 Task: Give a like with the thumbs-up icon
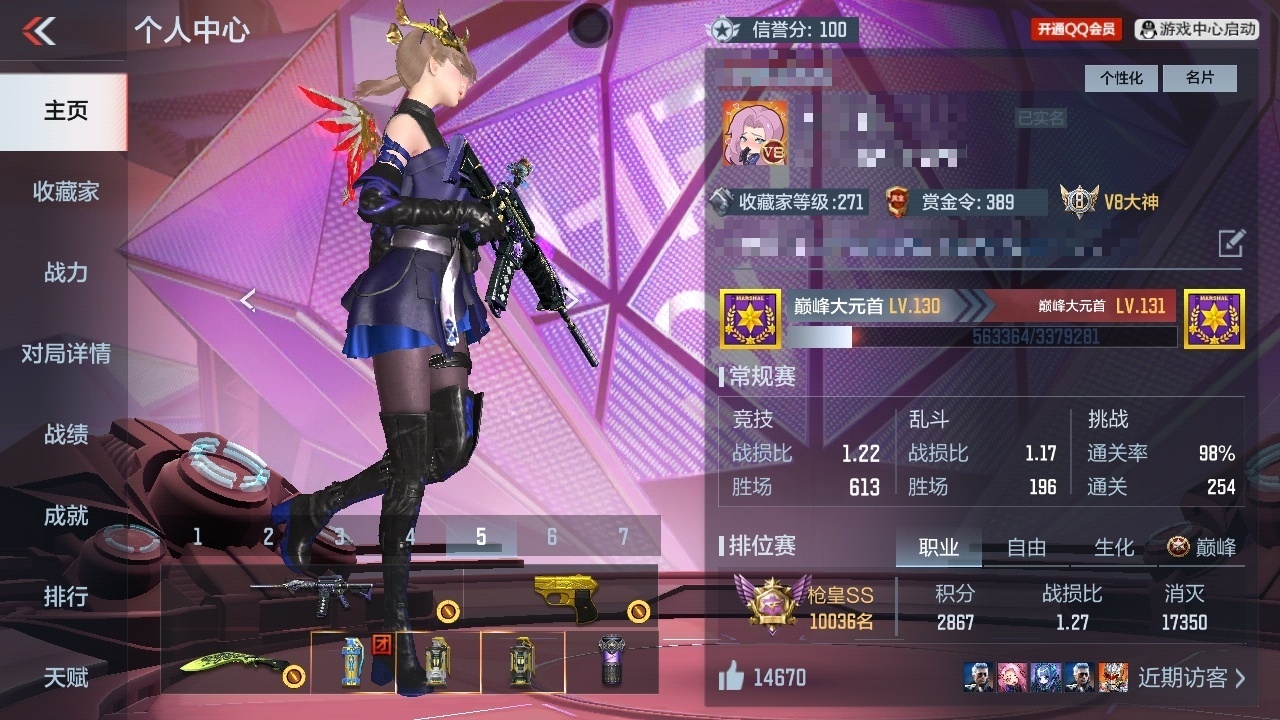[731, 677]
